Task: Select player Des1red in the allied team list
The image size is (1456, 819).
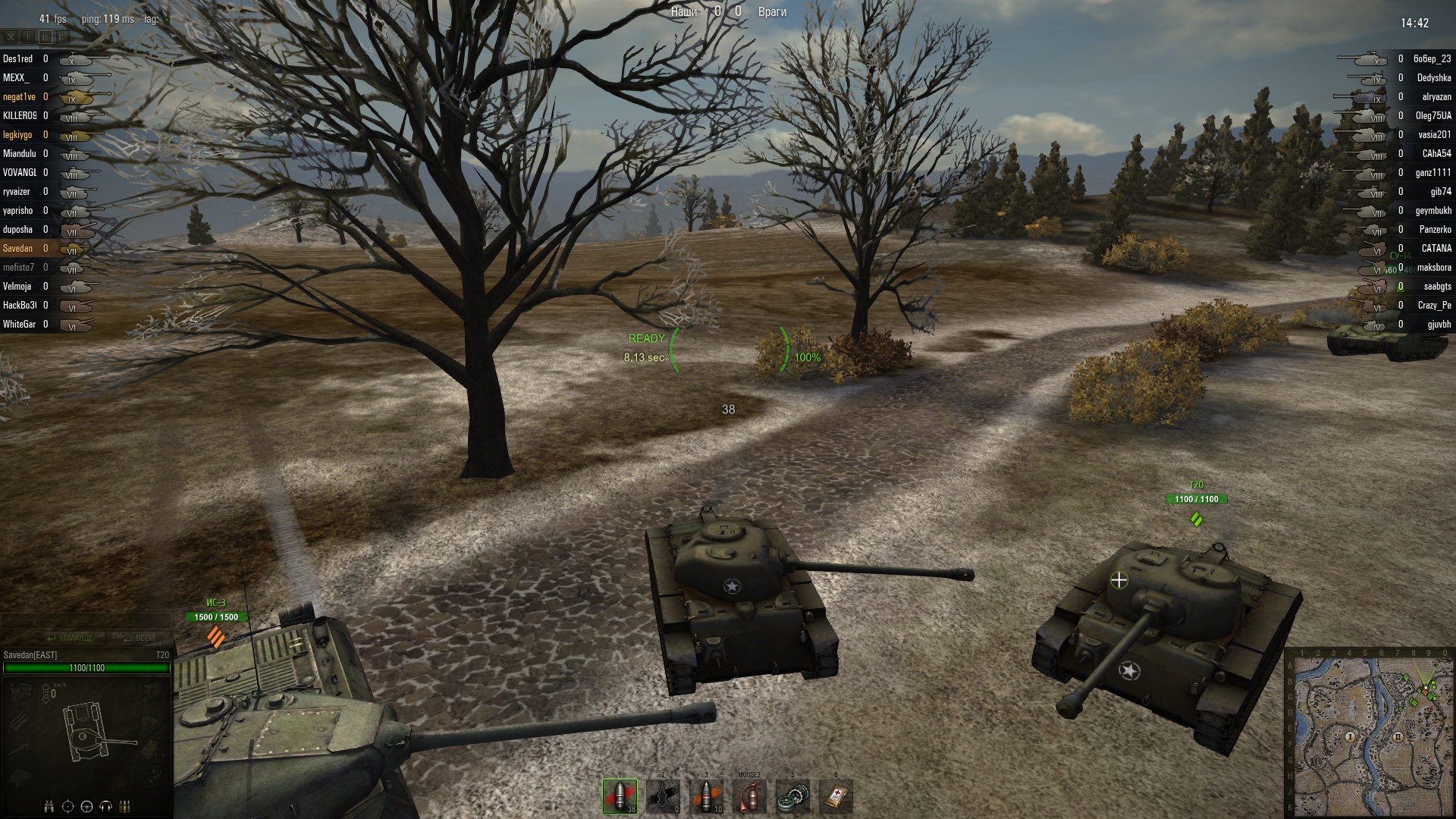Action: point(18,59)
